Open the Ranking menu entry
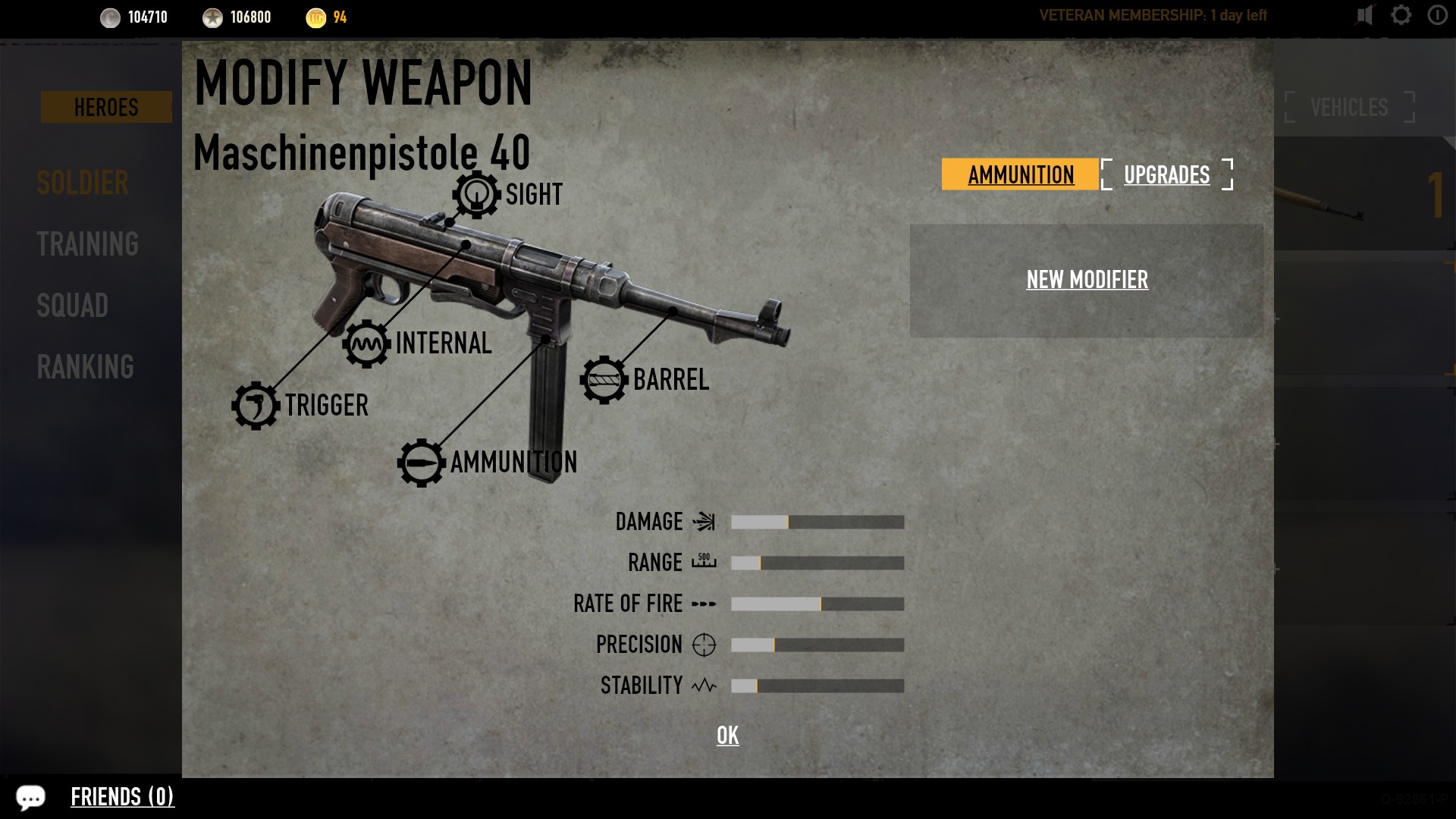Image resolution: width=1456 pixels, height=819 pixels. point(85,367)
